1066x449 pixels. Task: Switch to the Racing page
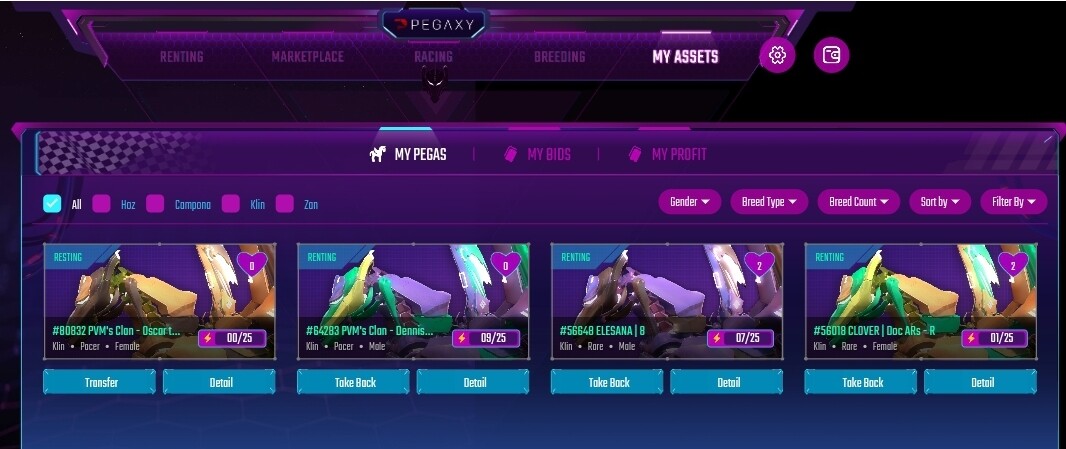pyautogui.click(x=433, y=57)
